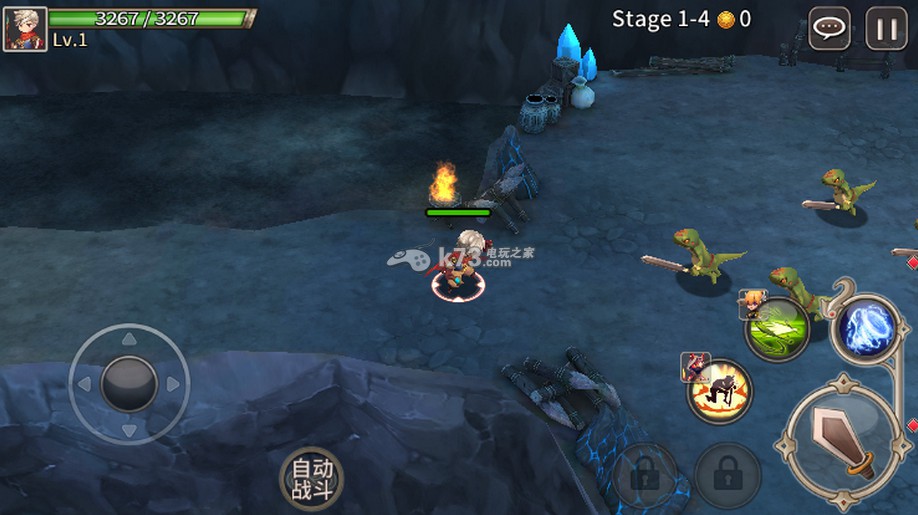Image resolution: width=918 pixels, height=515 pixels.
Task: Pause the game
Action: coord(886,28)
